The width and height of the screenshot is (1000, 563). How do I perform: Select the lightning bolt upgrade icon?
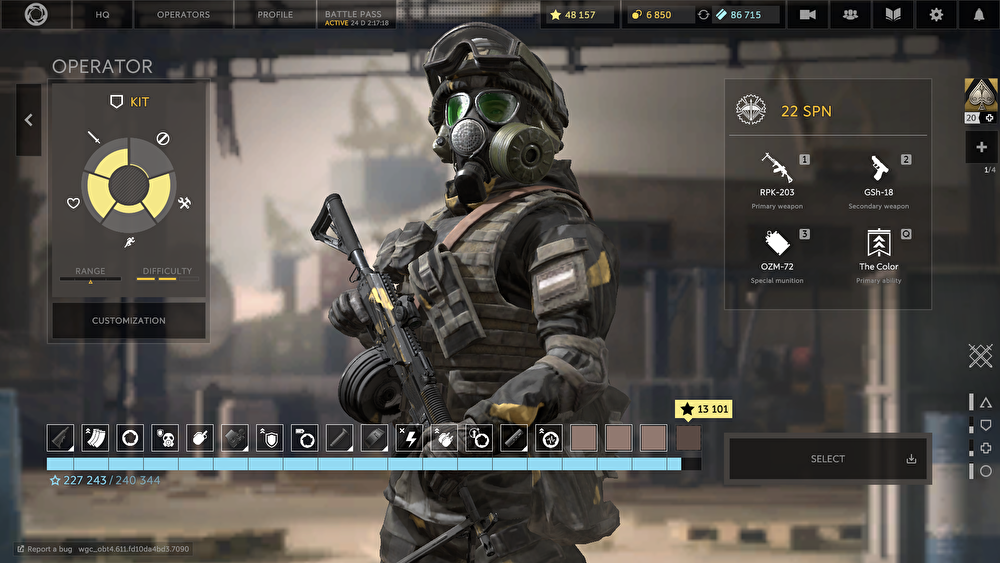(x=408, y=437)
